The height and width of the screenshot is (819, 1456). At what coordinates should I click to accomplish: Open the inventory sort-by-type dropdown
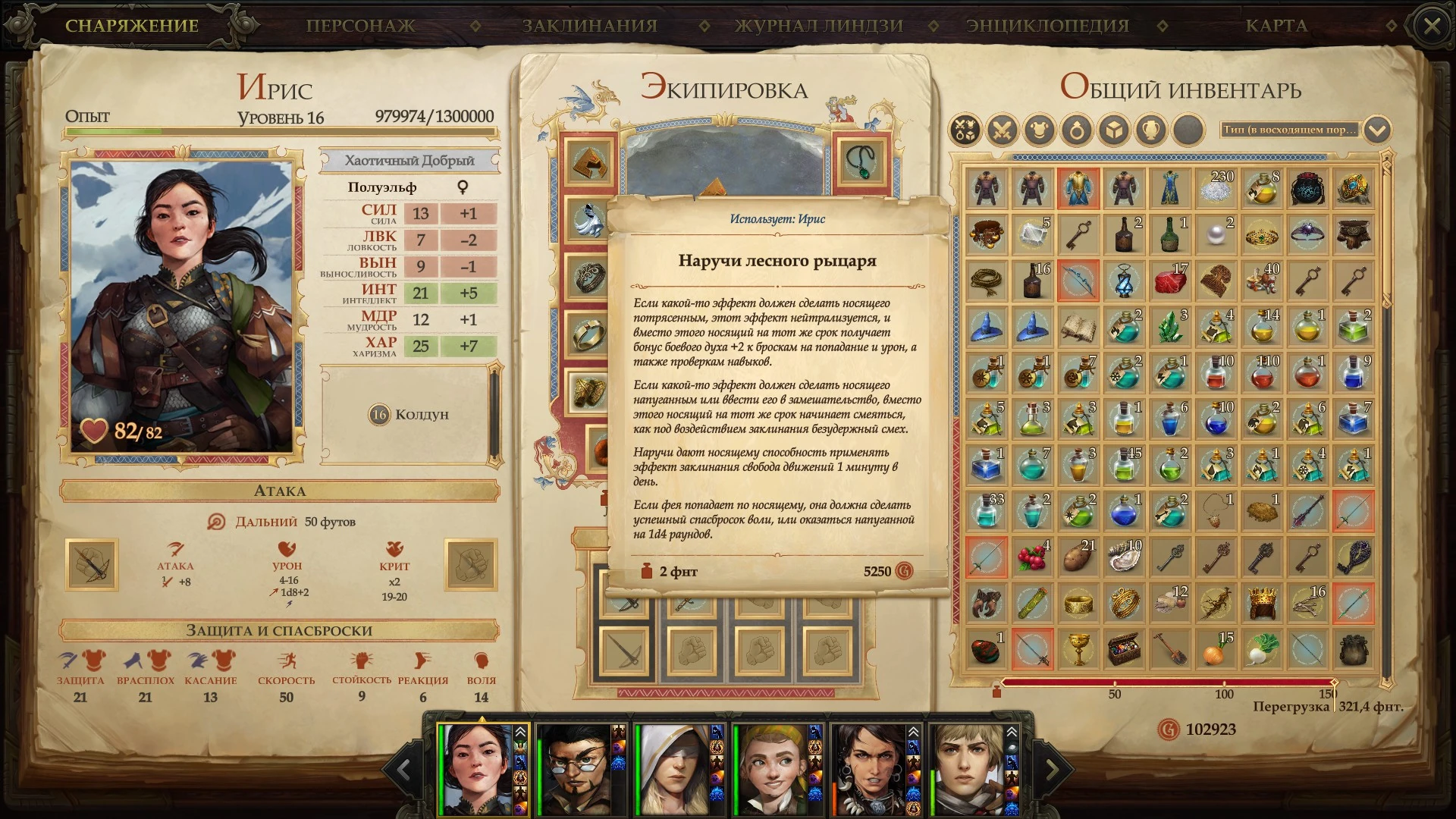[1377, 130]
